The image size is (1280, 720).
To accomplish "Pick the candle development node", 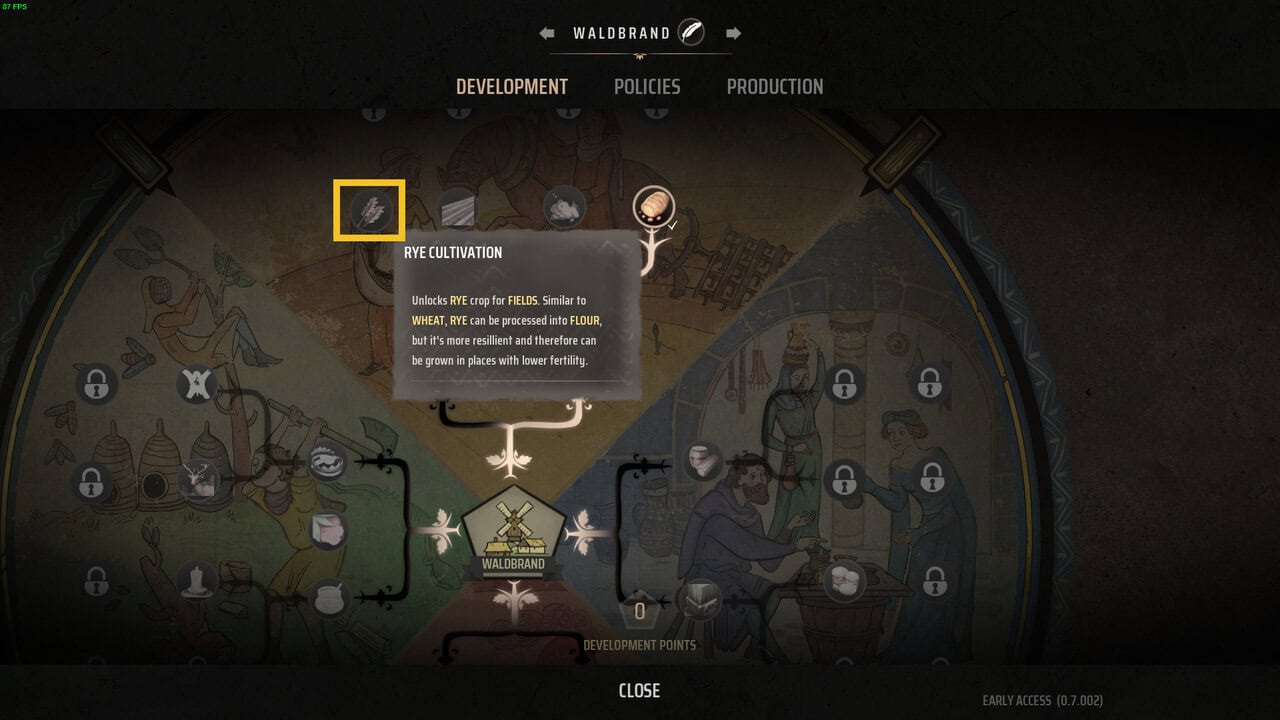I will 198,580.
